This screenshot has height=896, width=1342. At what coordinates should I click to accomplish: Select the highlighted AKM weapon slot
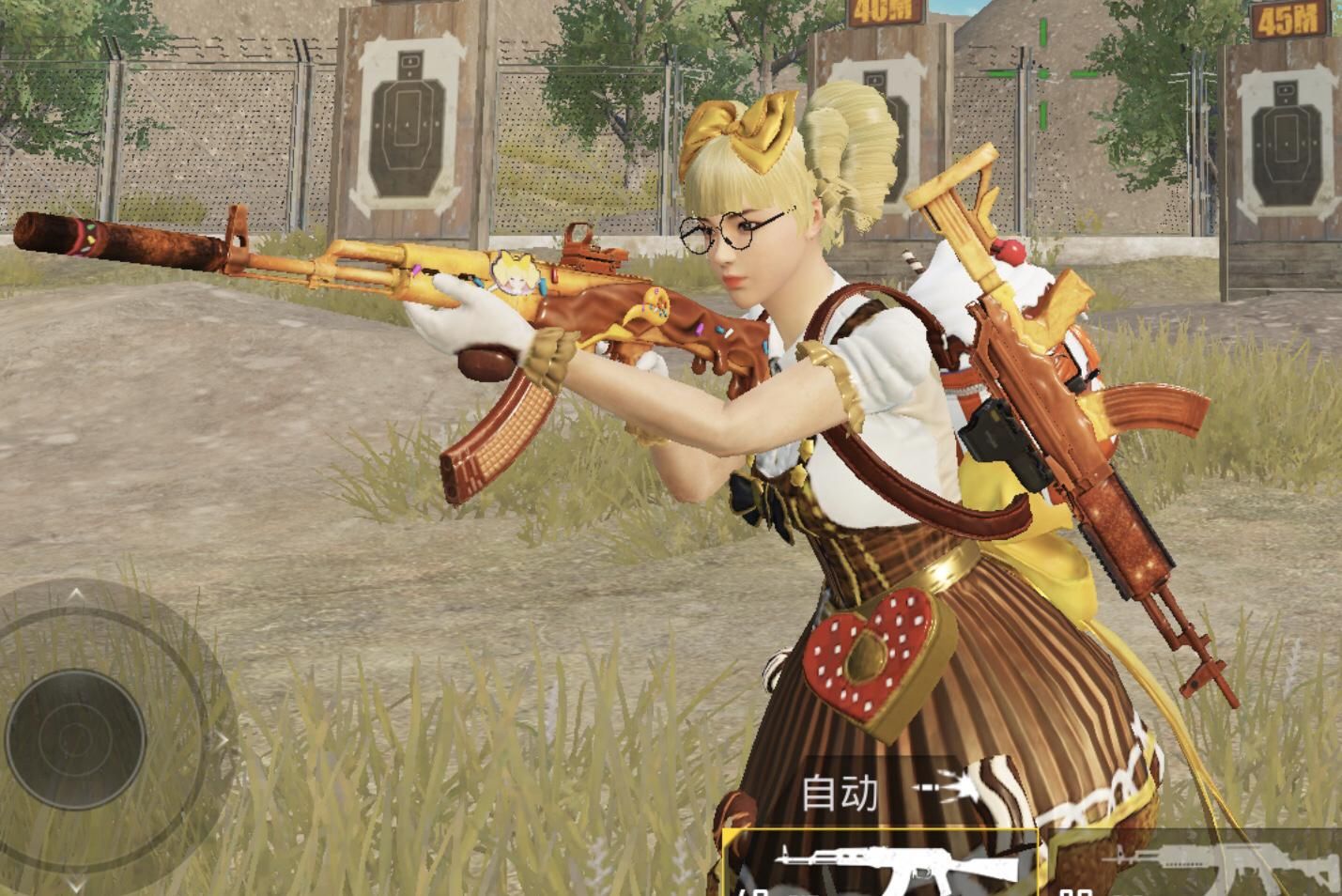coord(881,865)
